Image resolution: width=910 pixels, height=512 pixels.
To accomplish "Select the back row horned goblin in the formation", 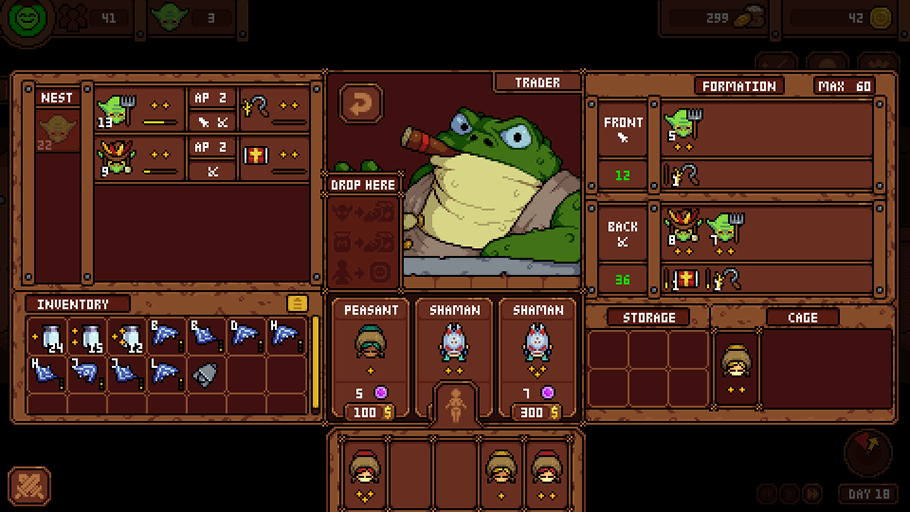I will 684,229.
